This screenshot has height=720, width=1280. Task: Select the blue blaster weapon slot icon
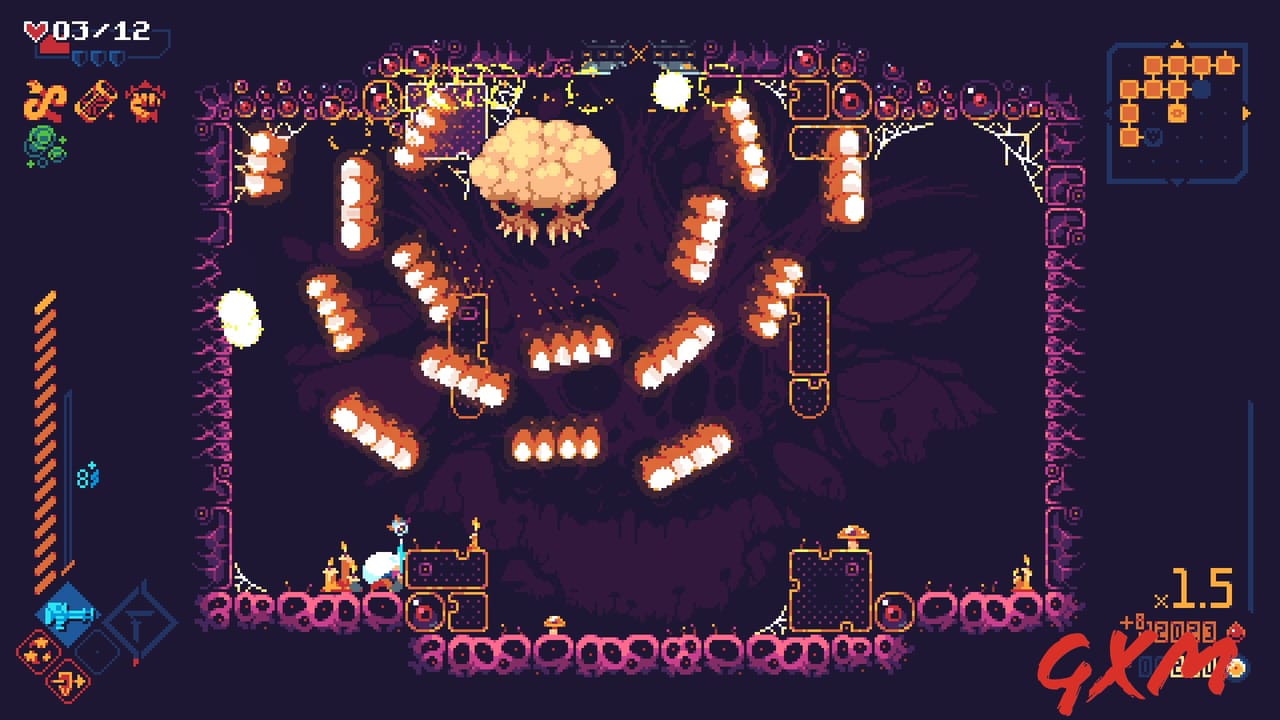tap(67, 613)
